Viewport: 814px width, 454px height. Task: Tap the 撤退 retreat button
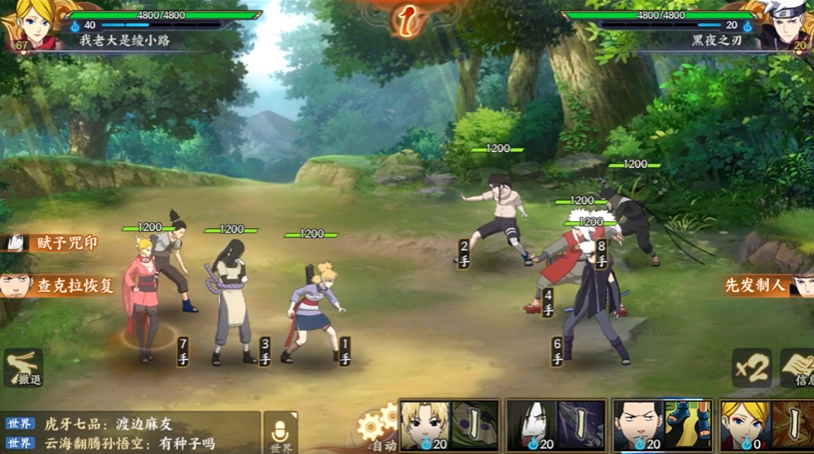(22, 368)
